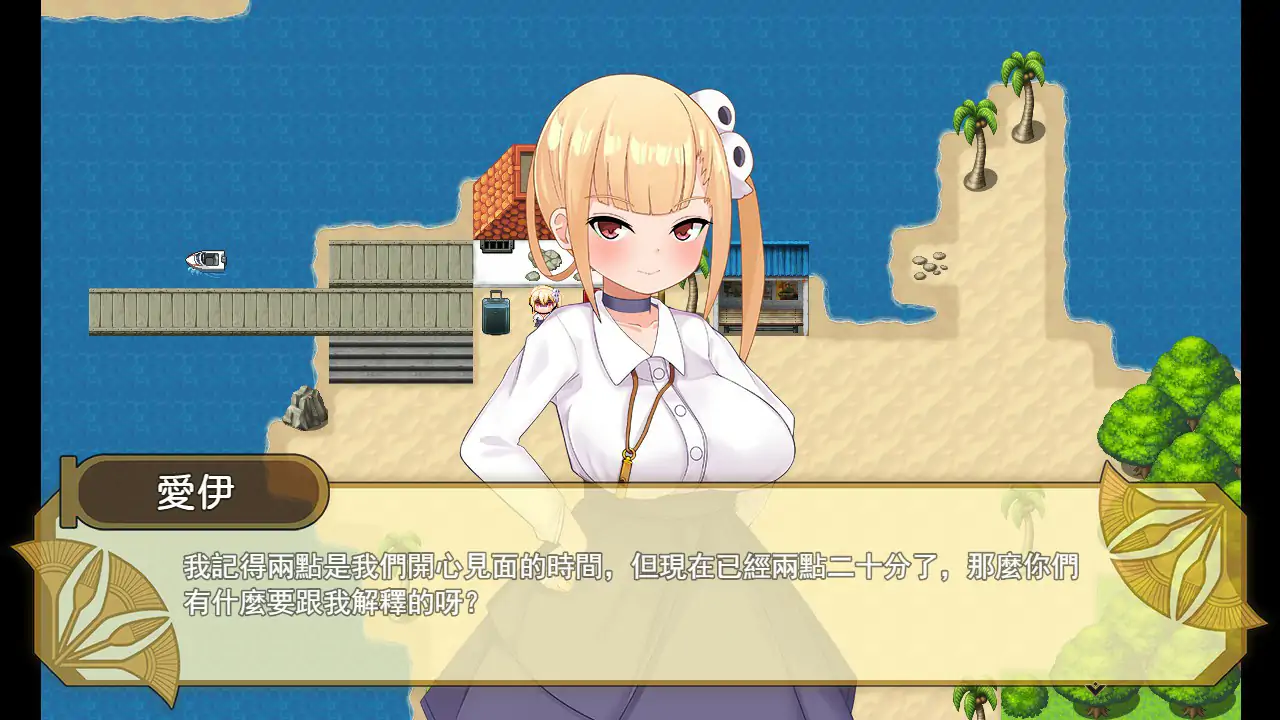Screen dimensions: 1280x720
Task: Toggle the poster inside the shop window
Action: click(787, 290)
